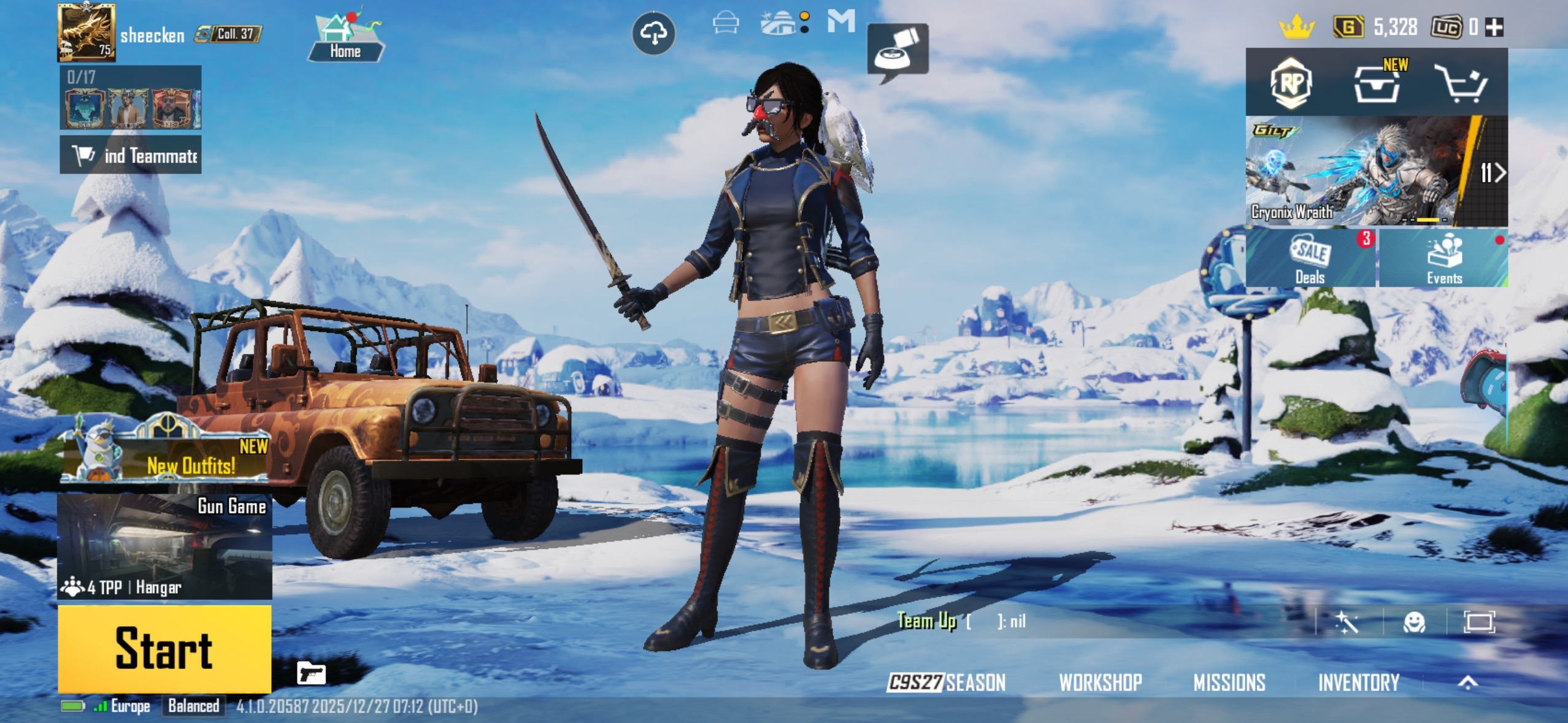Screen dimensions: 1568x723
Task: Open the helmet armory icon at top center
Action: coord(726,22)
